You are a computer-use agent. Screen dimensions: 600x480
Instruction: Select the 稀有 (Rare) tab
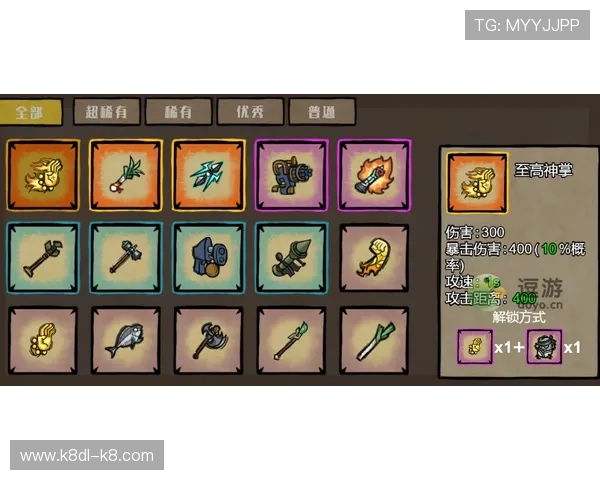coord(177,112)
